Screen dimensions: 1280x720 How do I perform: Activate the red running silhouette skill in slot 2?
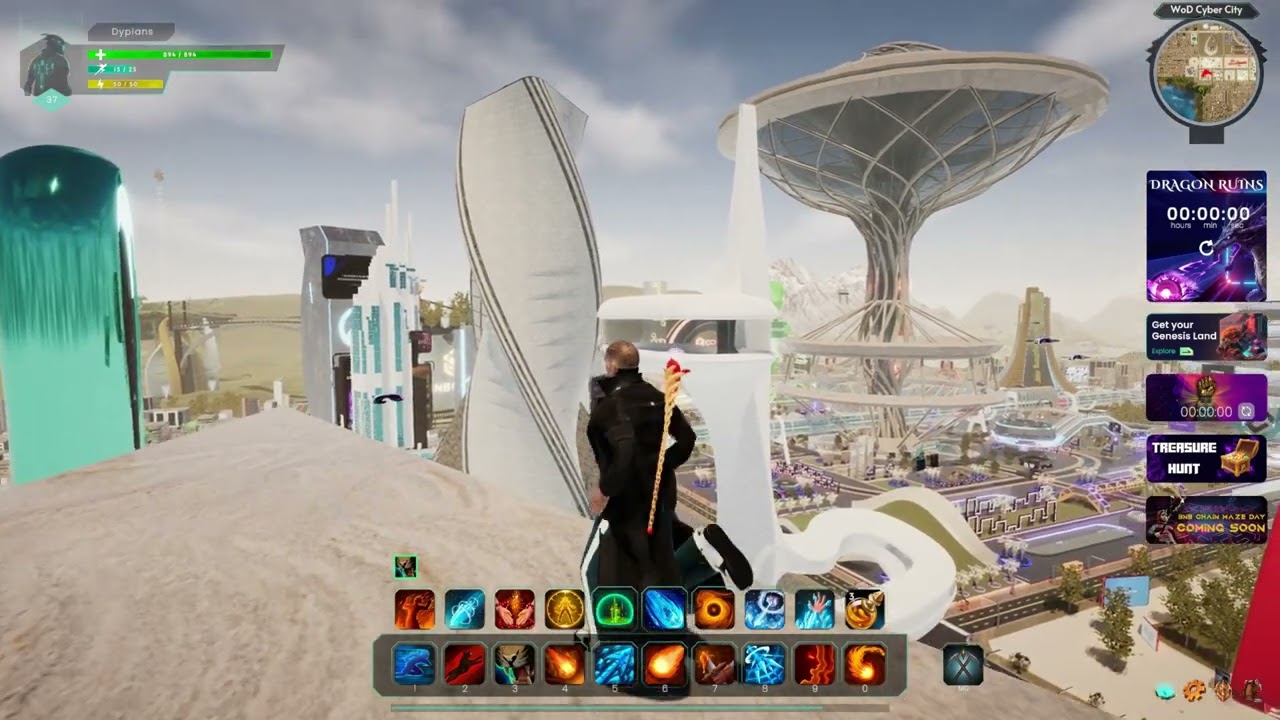(x=464, y=665)
